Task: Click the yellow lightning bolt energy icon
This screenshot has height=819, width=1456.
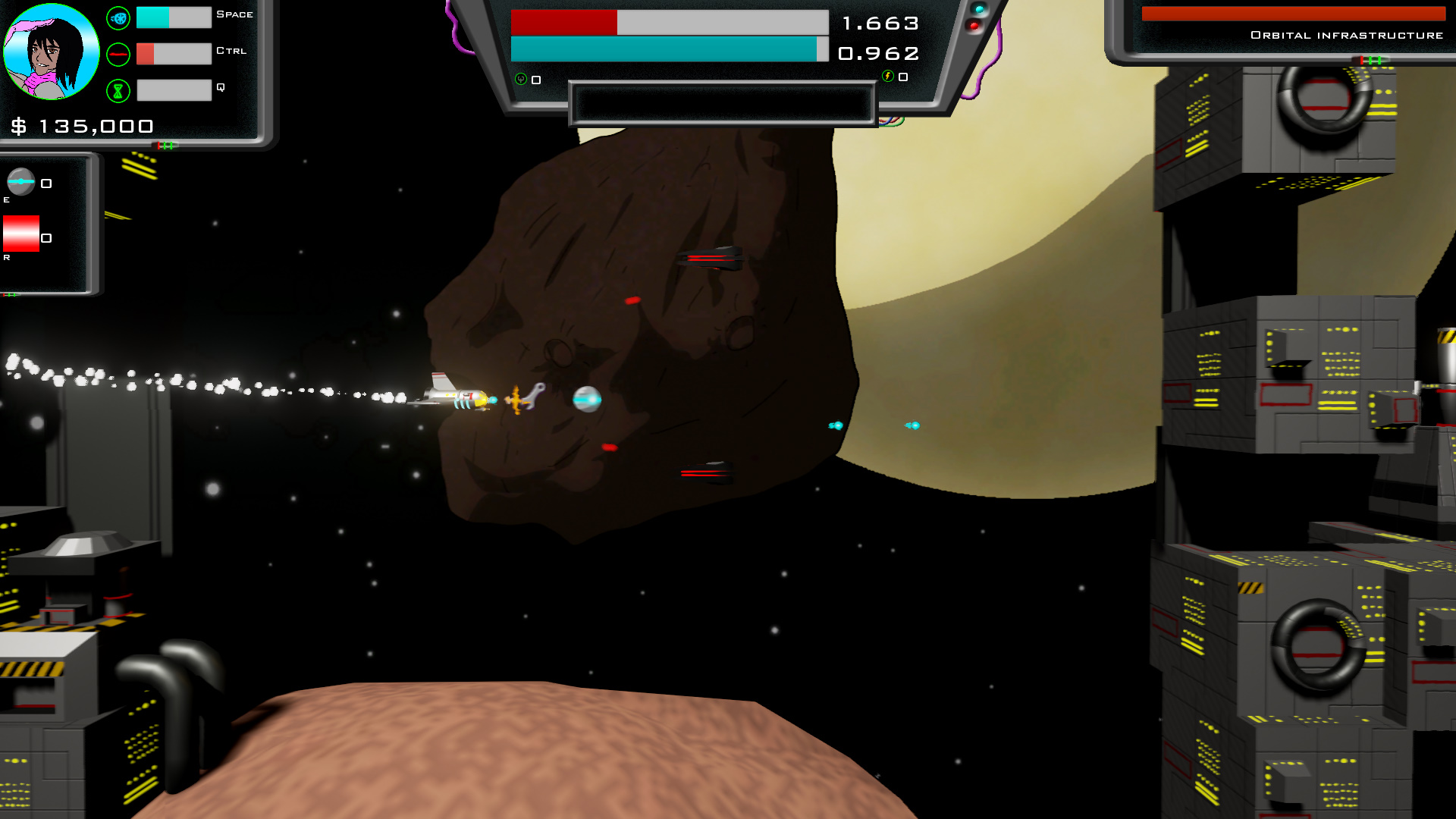Action: coord(888,76)
